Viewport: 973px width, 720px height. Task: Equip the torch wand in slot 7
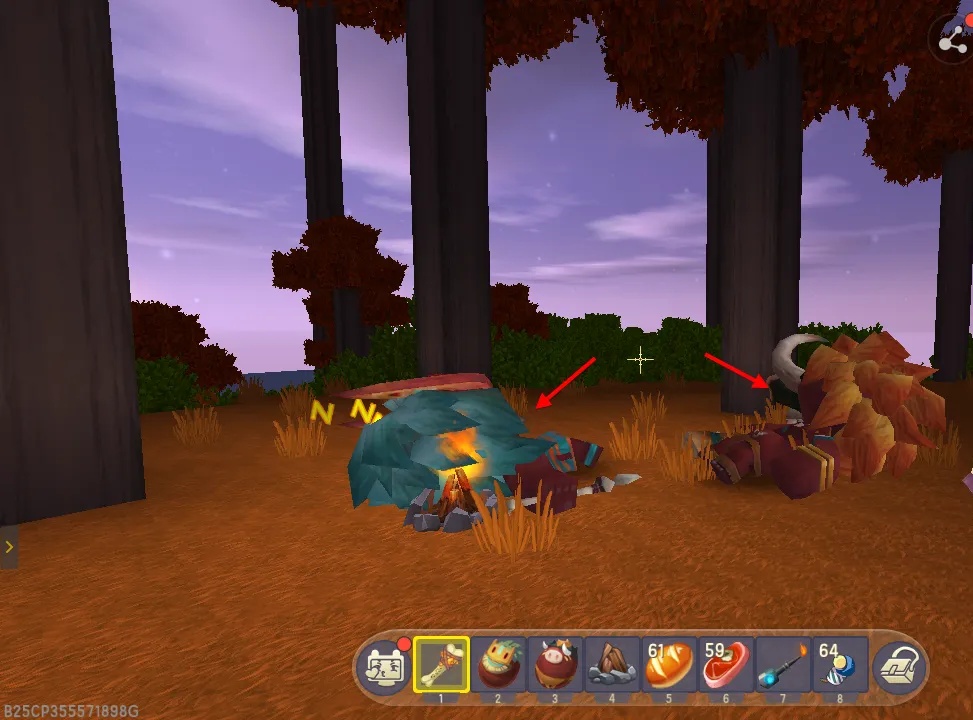(x=783, y=663)
